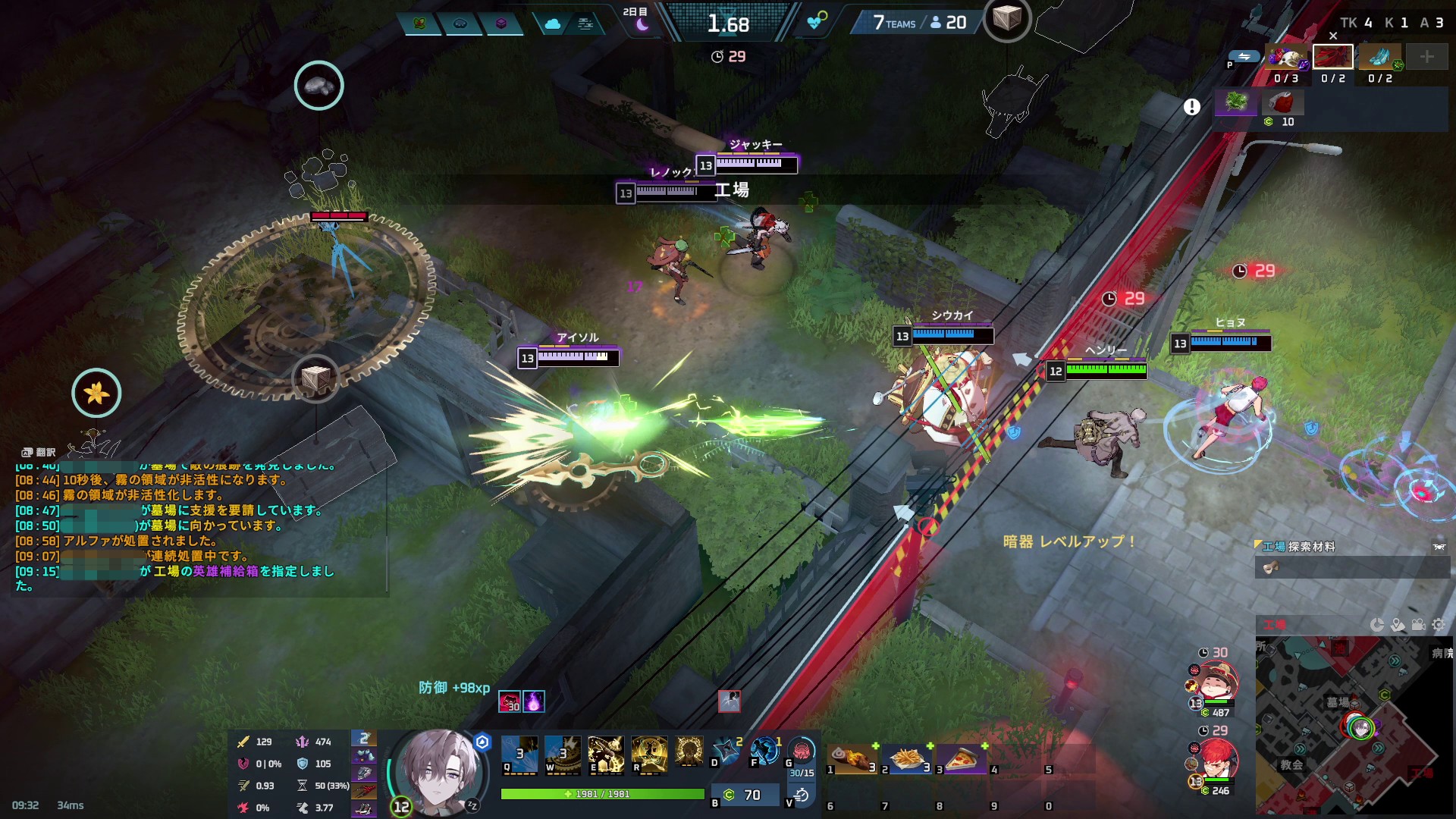Open minimap settings gear

coord(1439,625)
